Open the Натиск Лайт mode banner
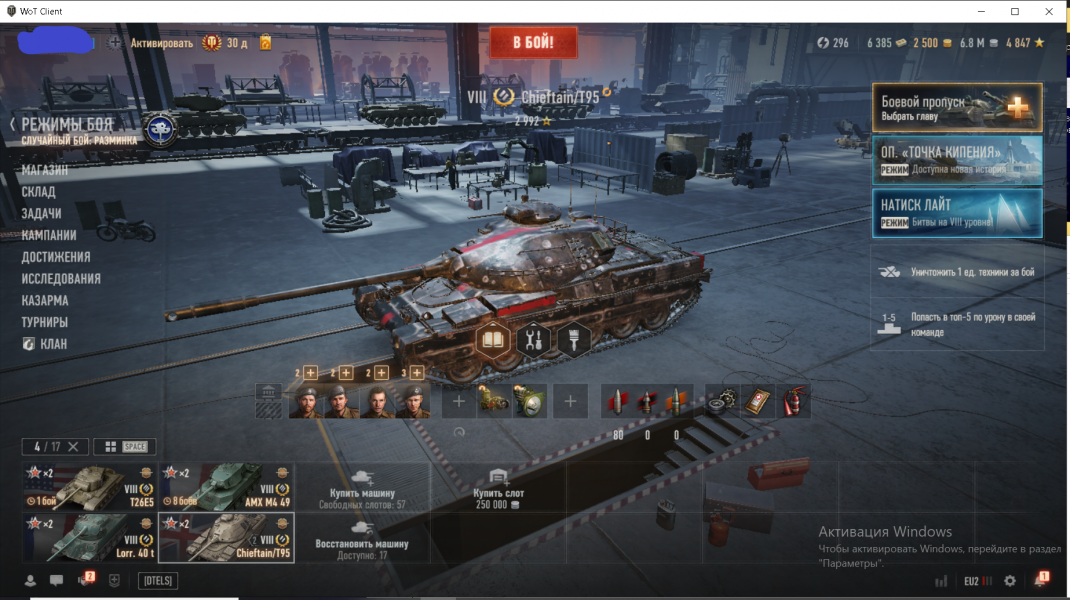The width and height of the screenshot is (1070, 600). (x=957, y=213)
